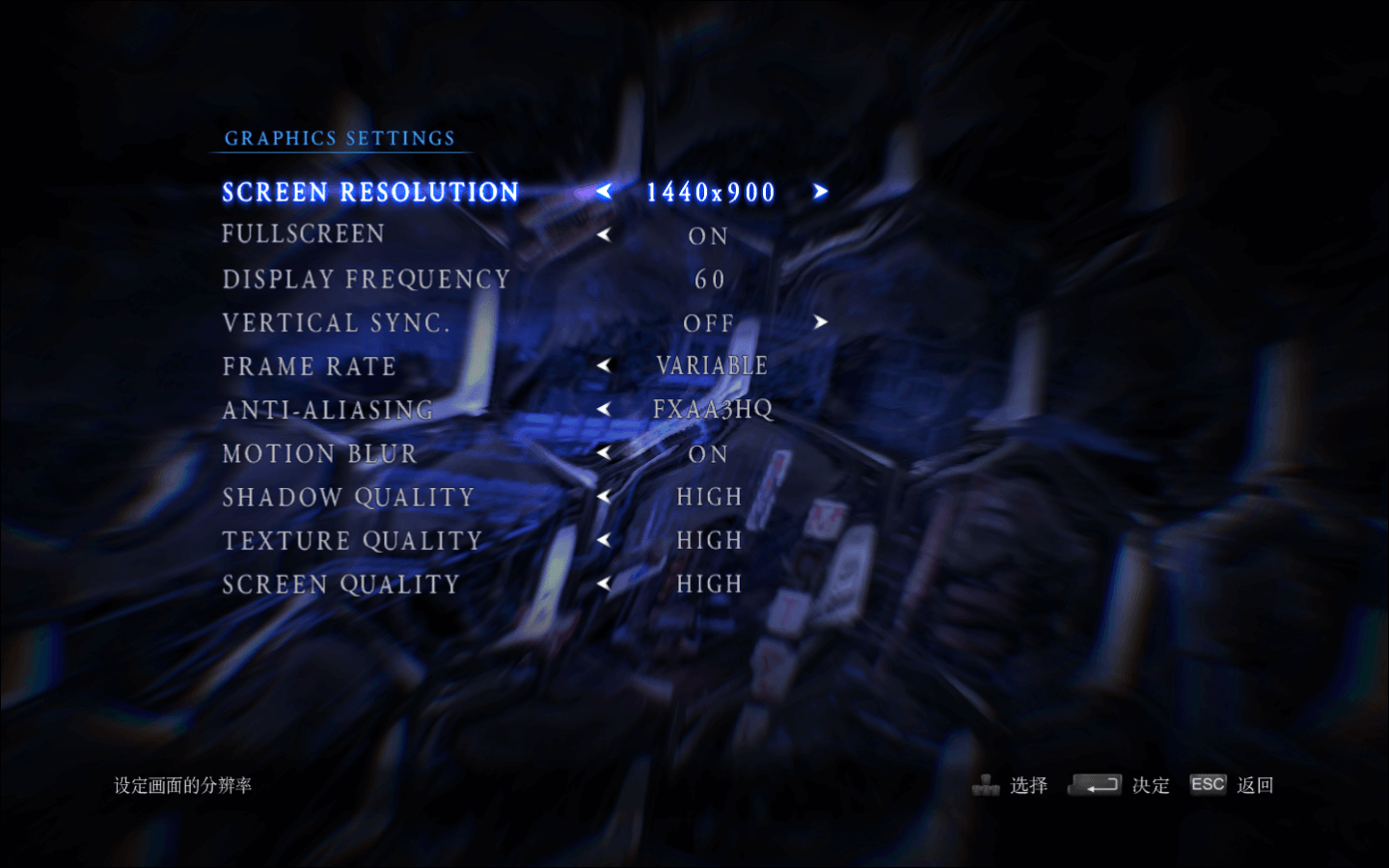Choose the Display Frequency setting
The image size is (1389, 868).
pos(366,280)
